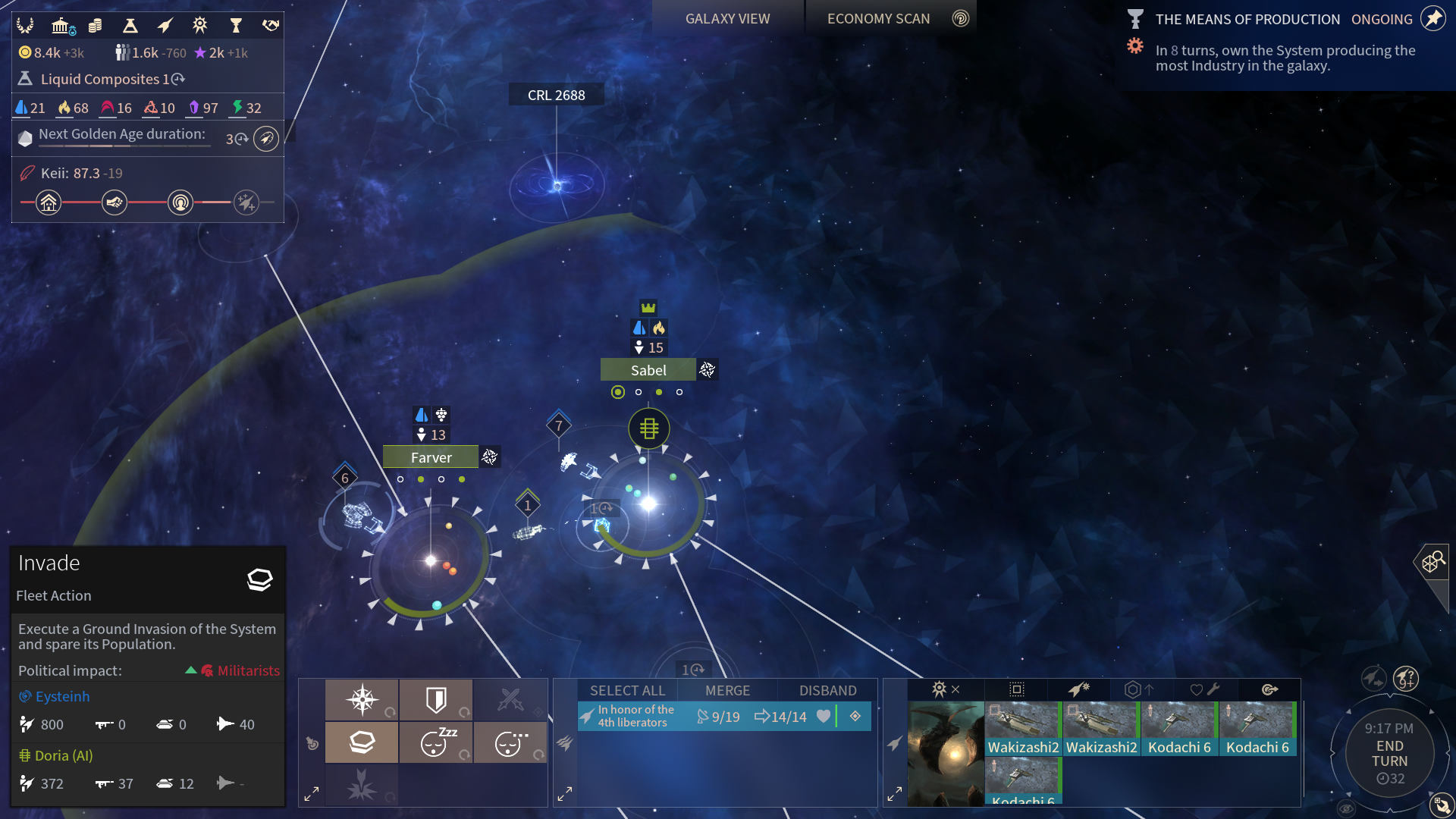
Task: Open the senate building screen
Action: click(x=61, y=27)
